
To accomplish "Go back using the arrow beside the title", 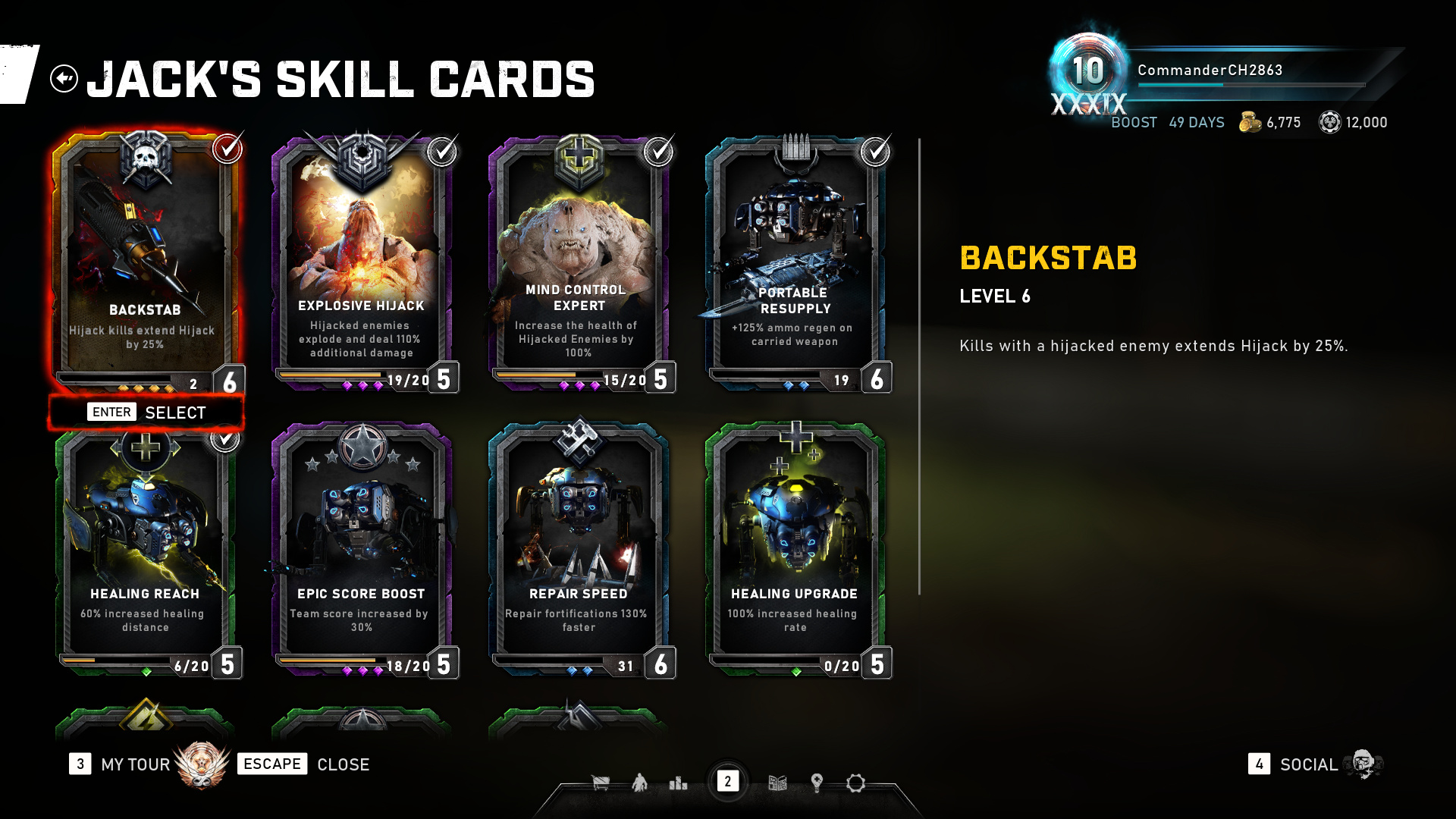I will click(64, 78).
